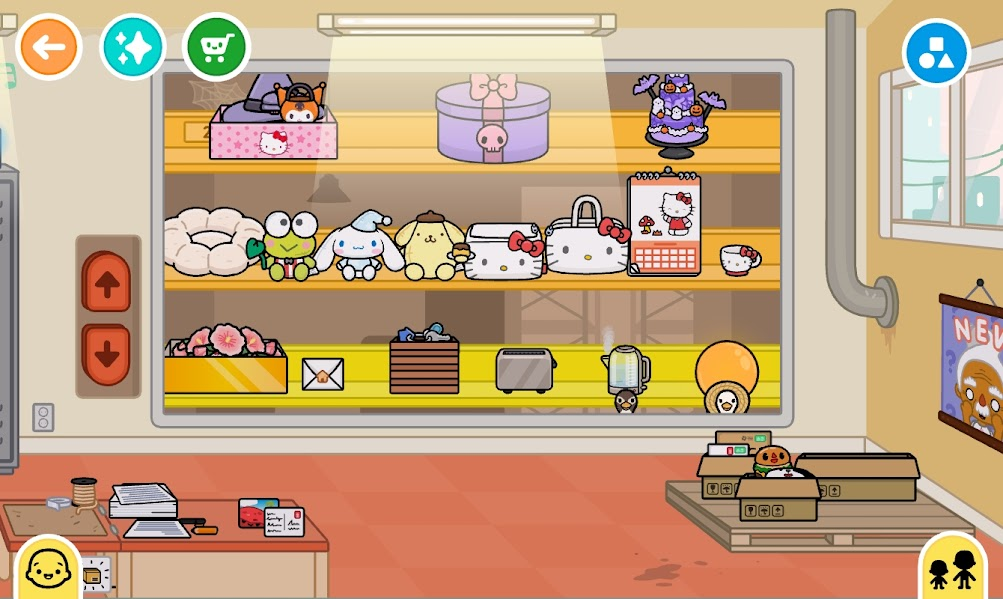Open the teal sparkle stars menu
This screenshot has height=599, width=1003.
pyautogui.click(x=133, y=47)
